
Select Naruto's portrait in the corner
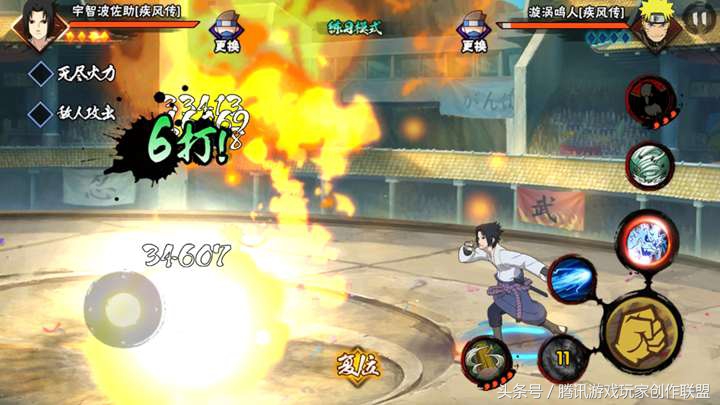(657, 26)
